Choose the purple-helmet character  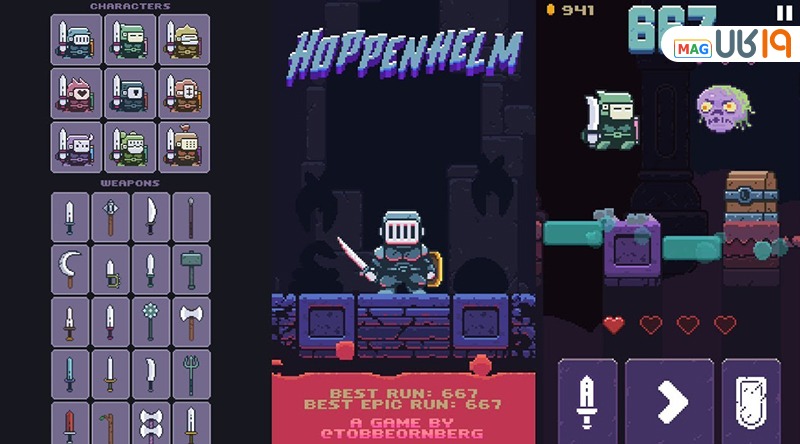[x=76, y=147]
